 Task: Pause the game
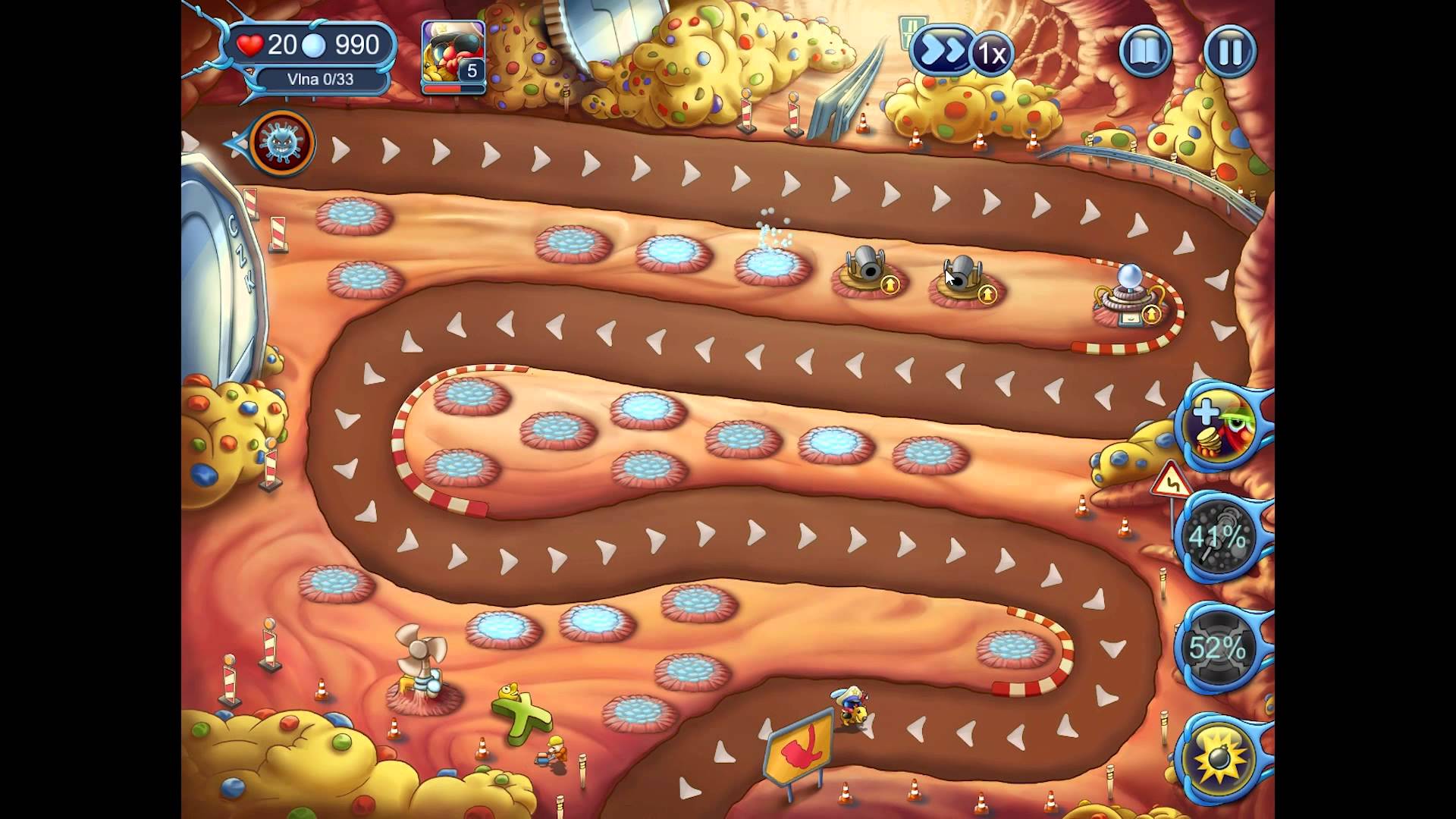click(x=1229, y=52)
